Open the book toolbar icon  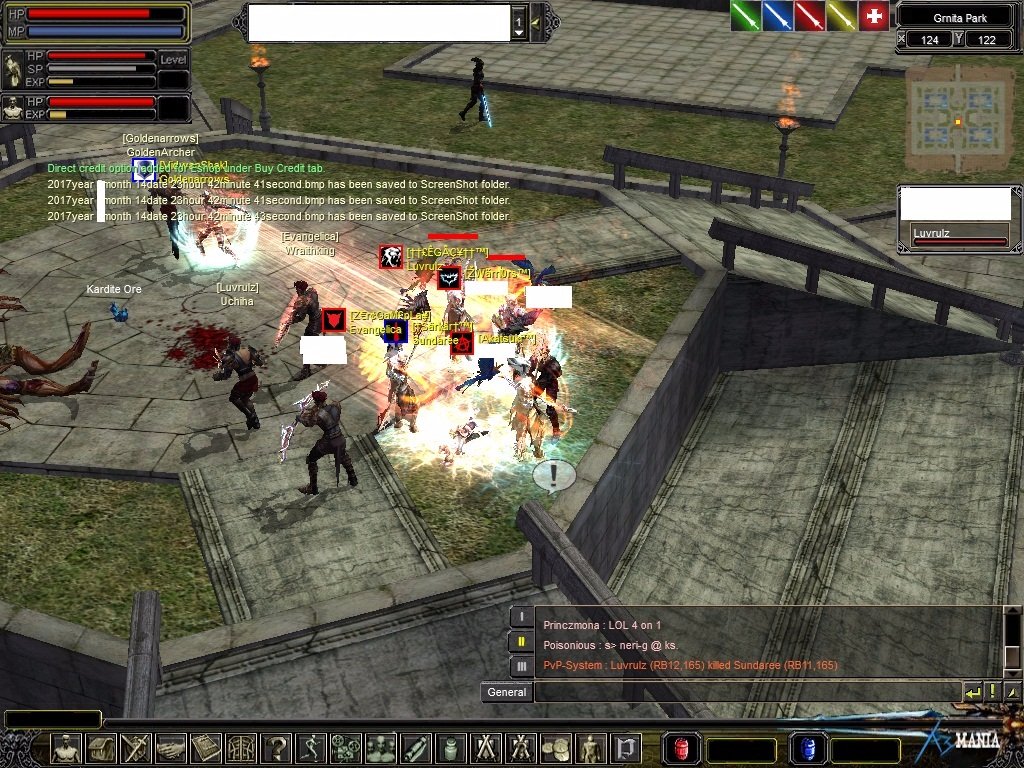pyautogui.click(x=206, y=748)
